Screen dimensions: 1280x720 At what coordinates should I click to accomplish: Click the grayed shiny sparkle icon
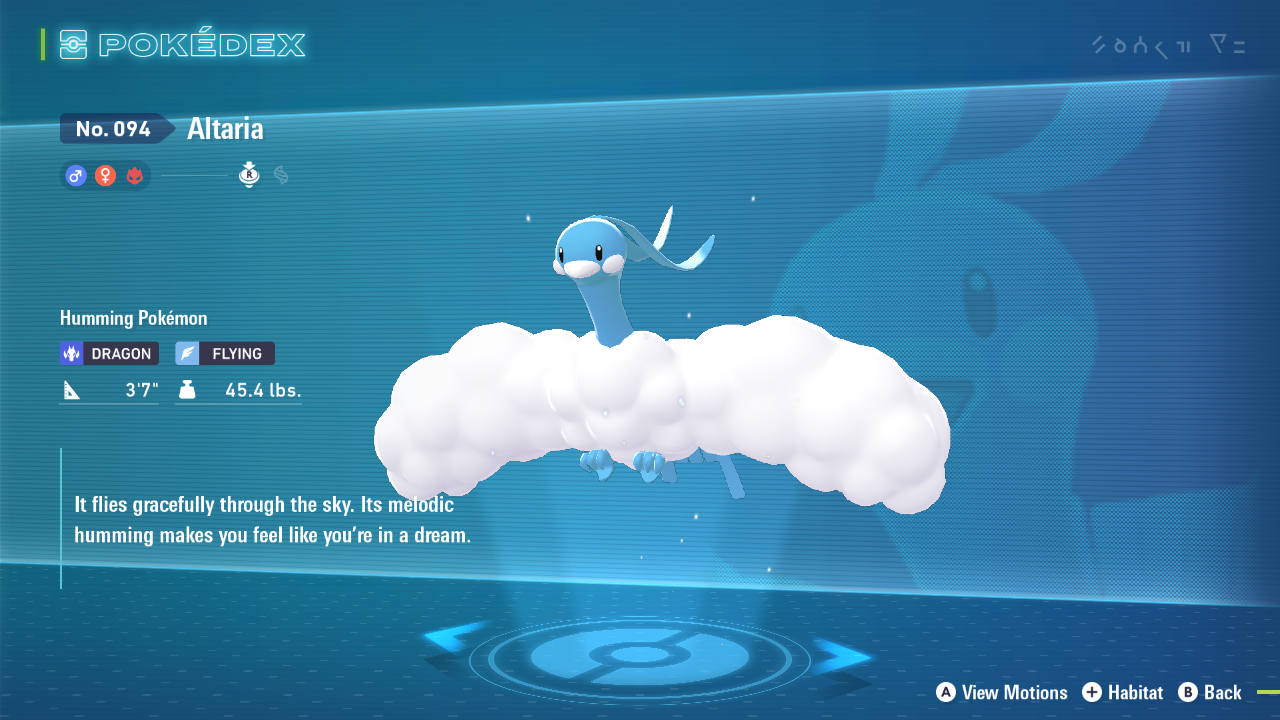coord(281,175)
